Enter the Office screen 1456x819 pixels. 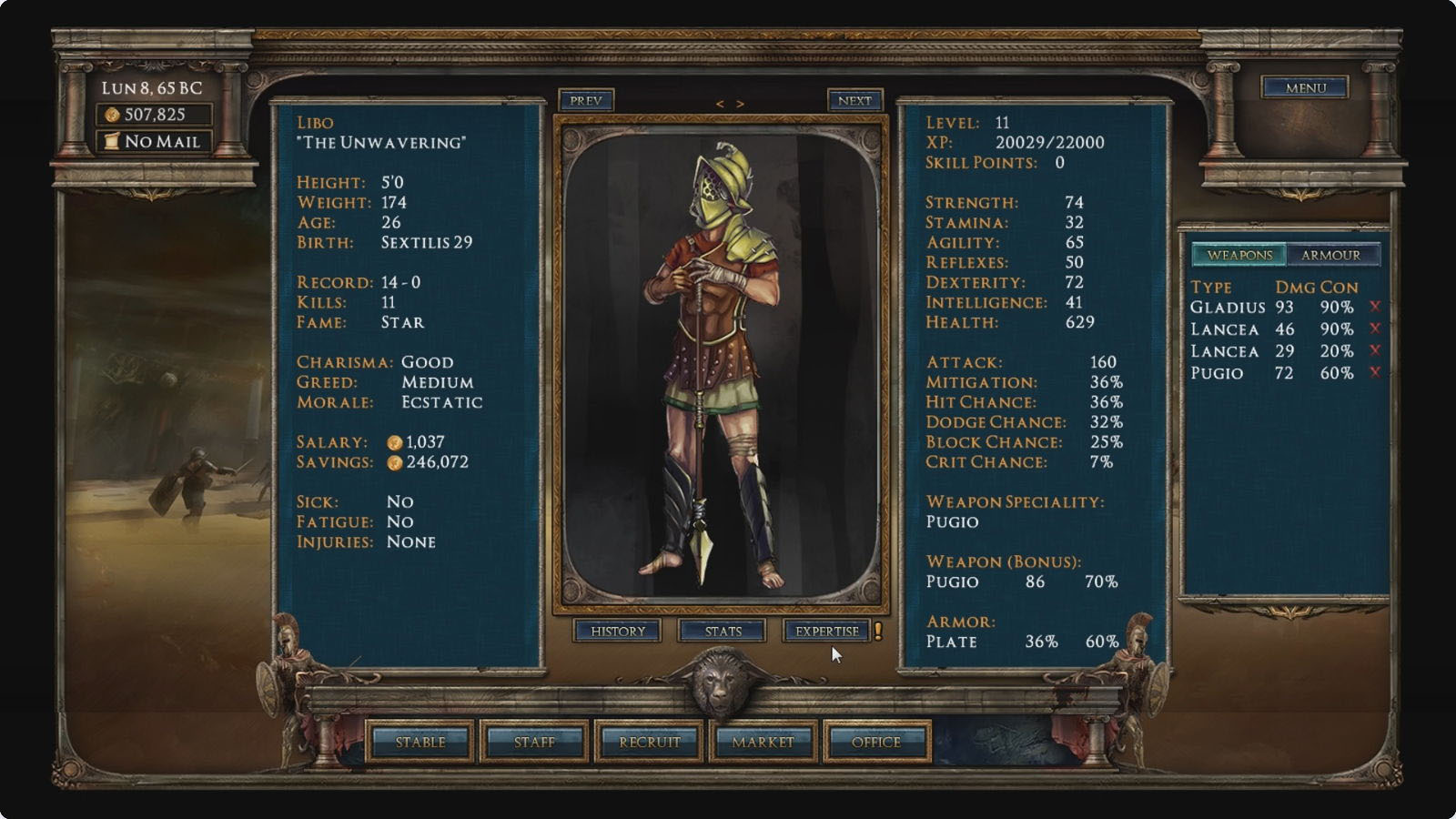coord(876,742)
